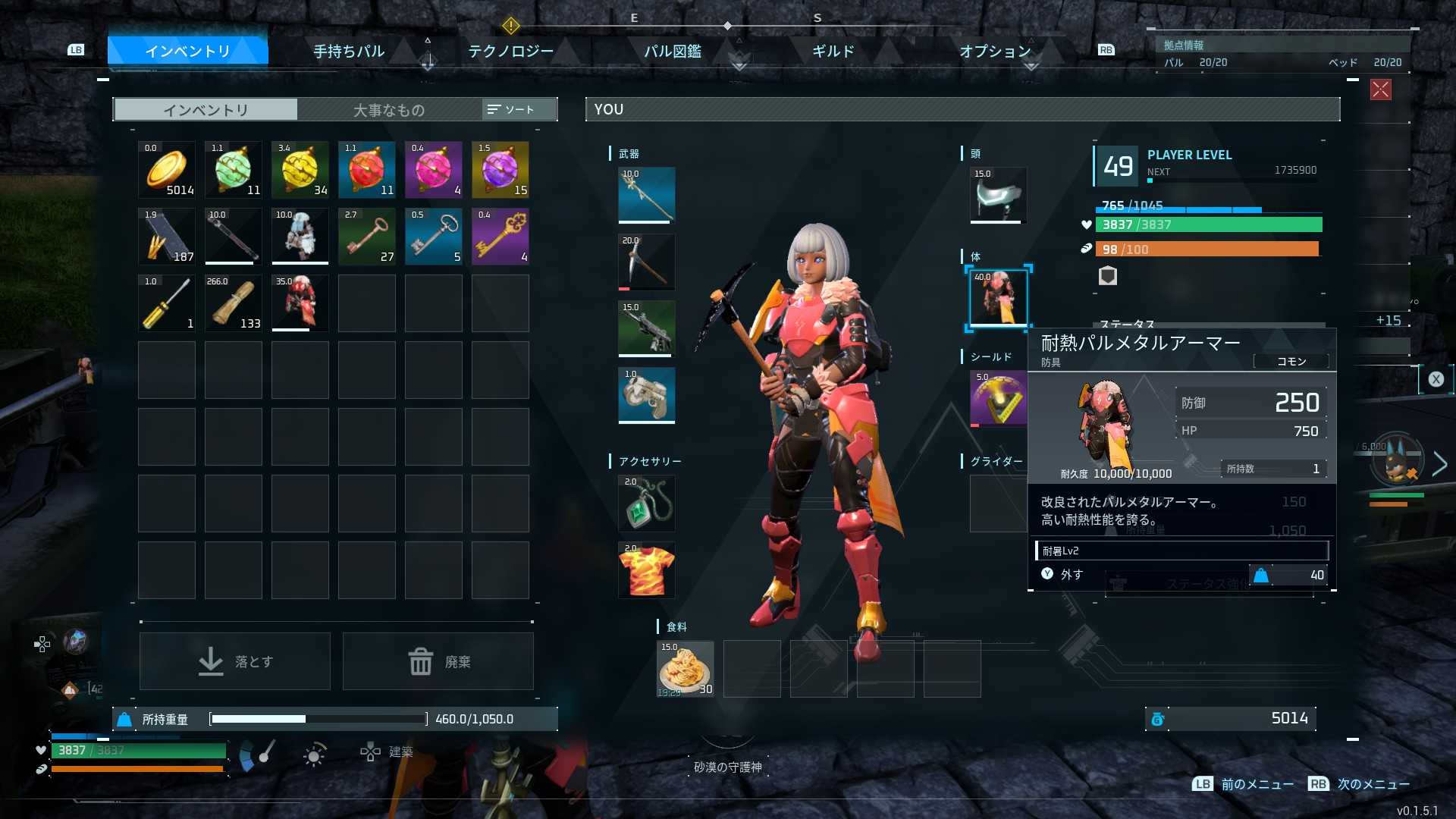Select the パル図鑑 tab
This screenshot has width=1456, height=819.
pyautogui.click(x=673, y=52)
